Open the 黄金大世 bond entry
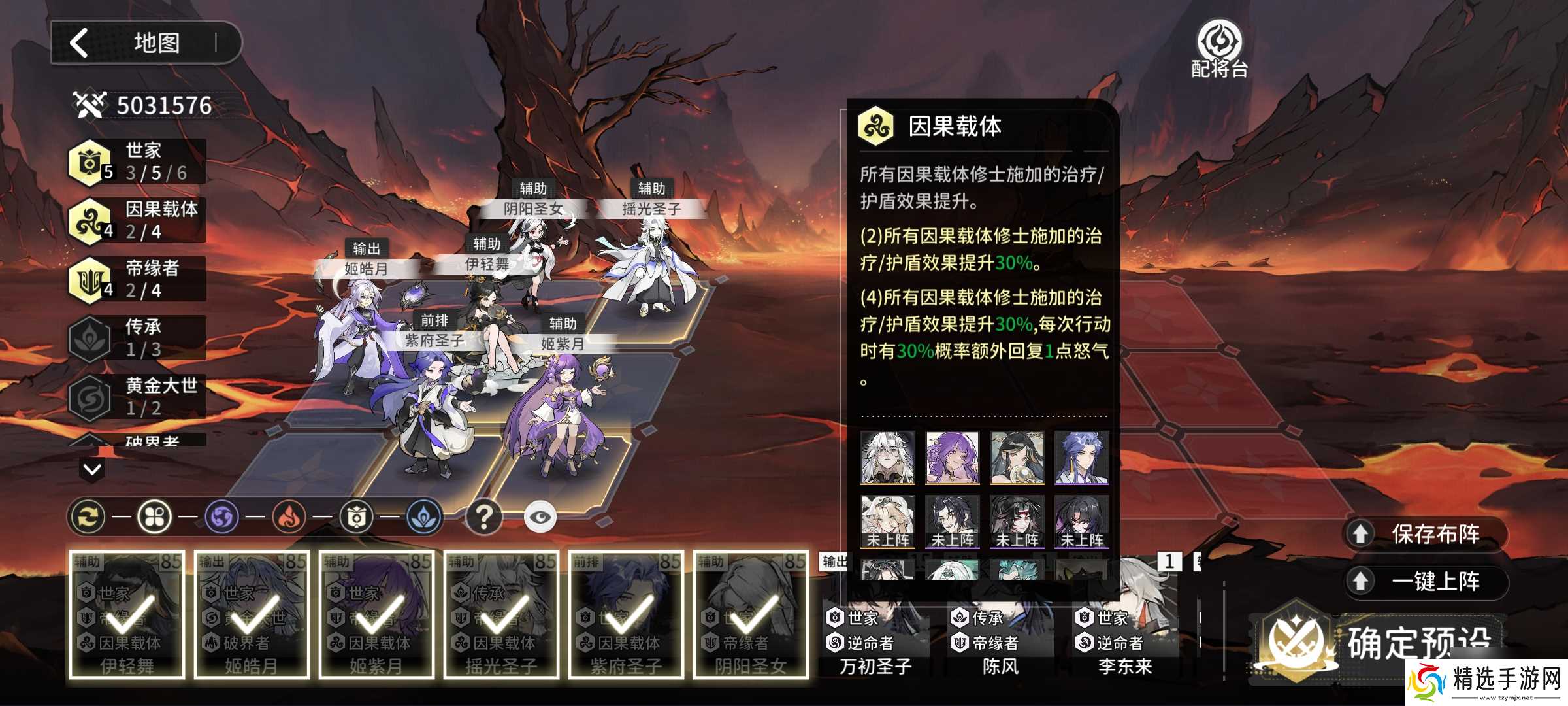The height and width of the screenshot is (706, 1568). 138,397
